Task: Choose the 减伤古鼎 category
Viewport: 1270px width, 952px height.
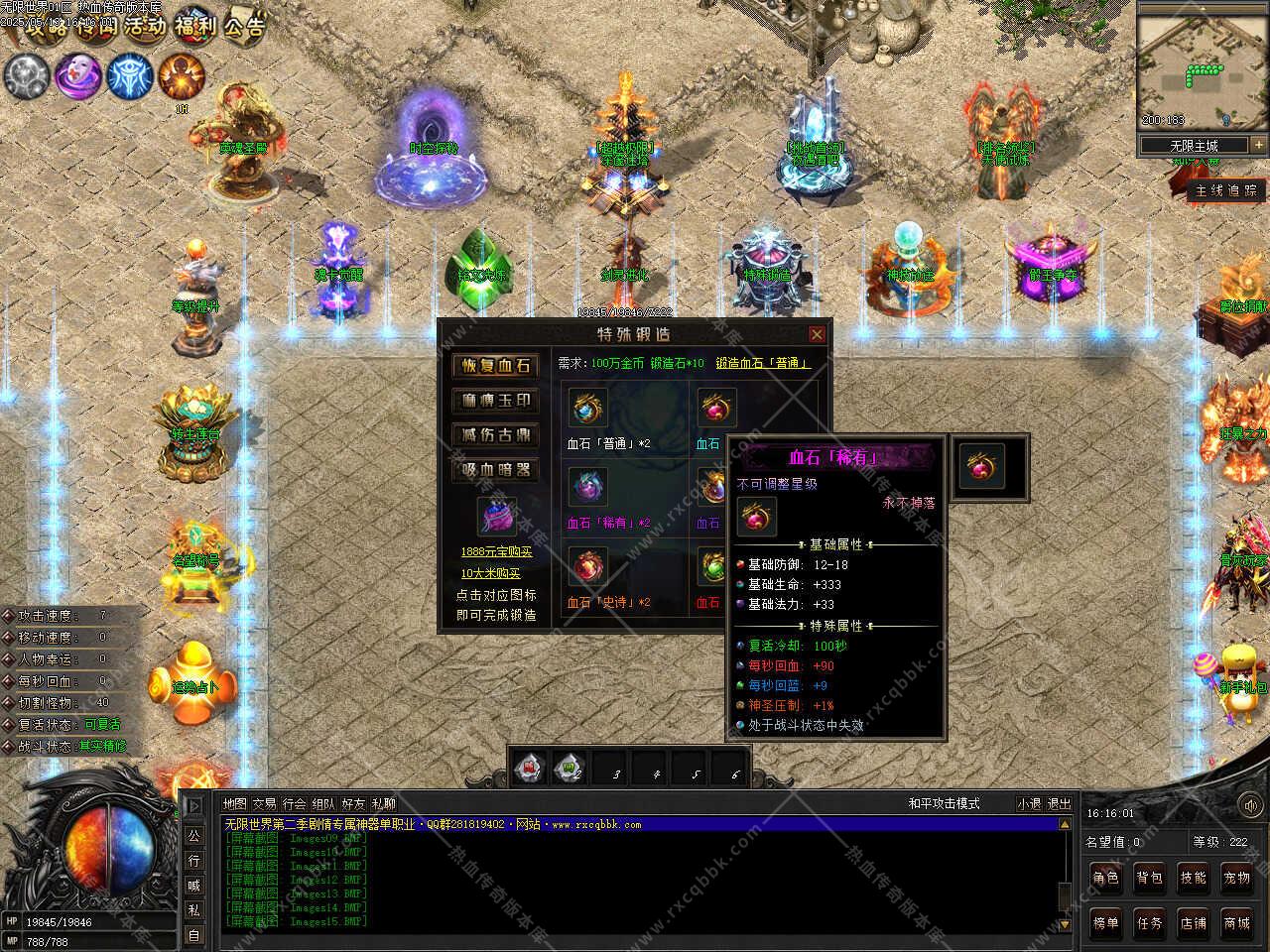Action: [496, 434]
